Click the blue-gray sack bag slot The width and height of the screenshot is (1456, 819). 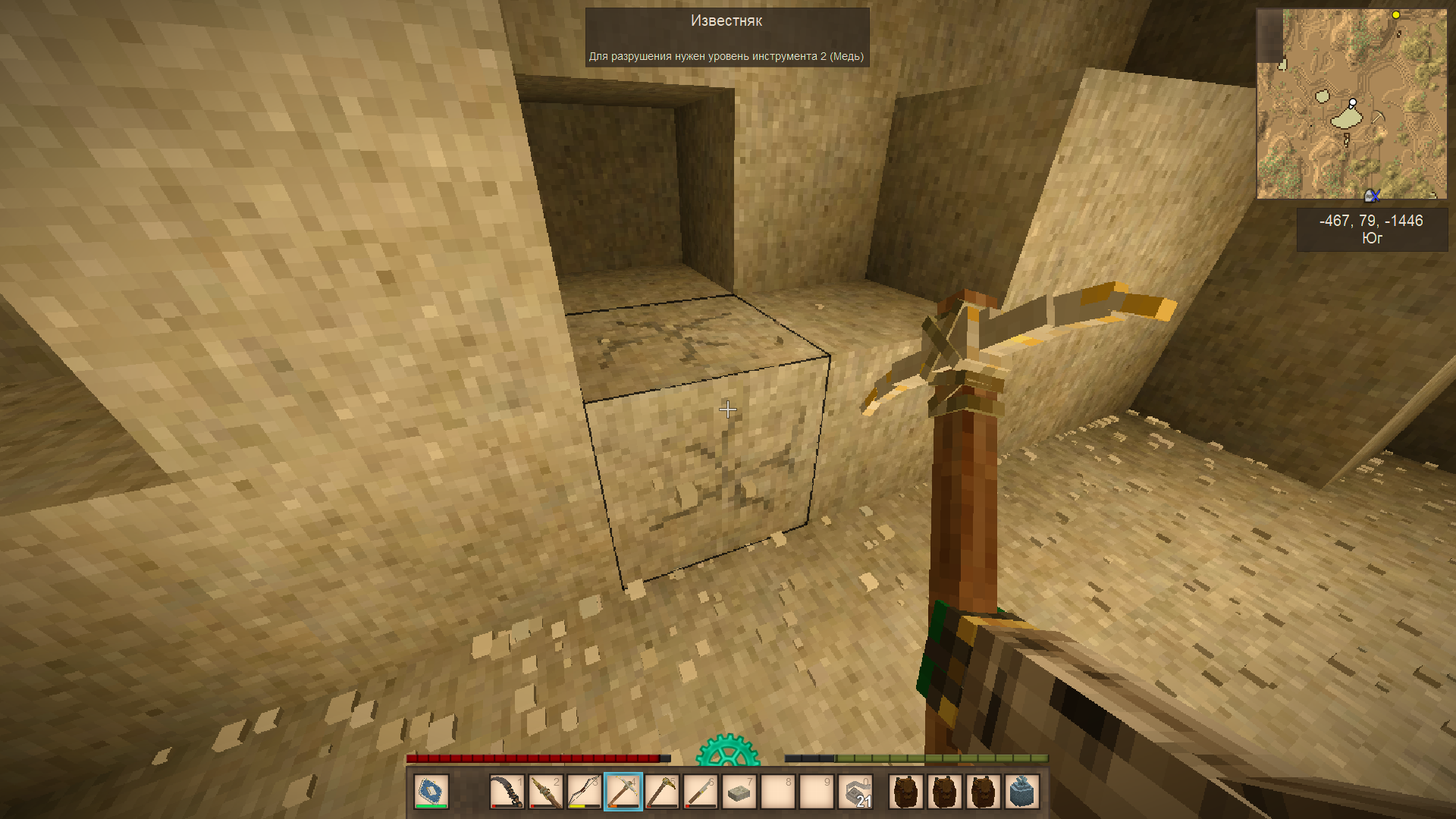pos(1021,792)
